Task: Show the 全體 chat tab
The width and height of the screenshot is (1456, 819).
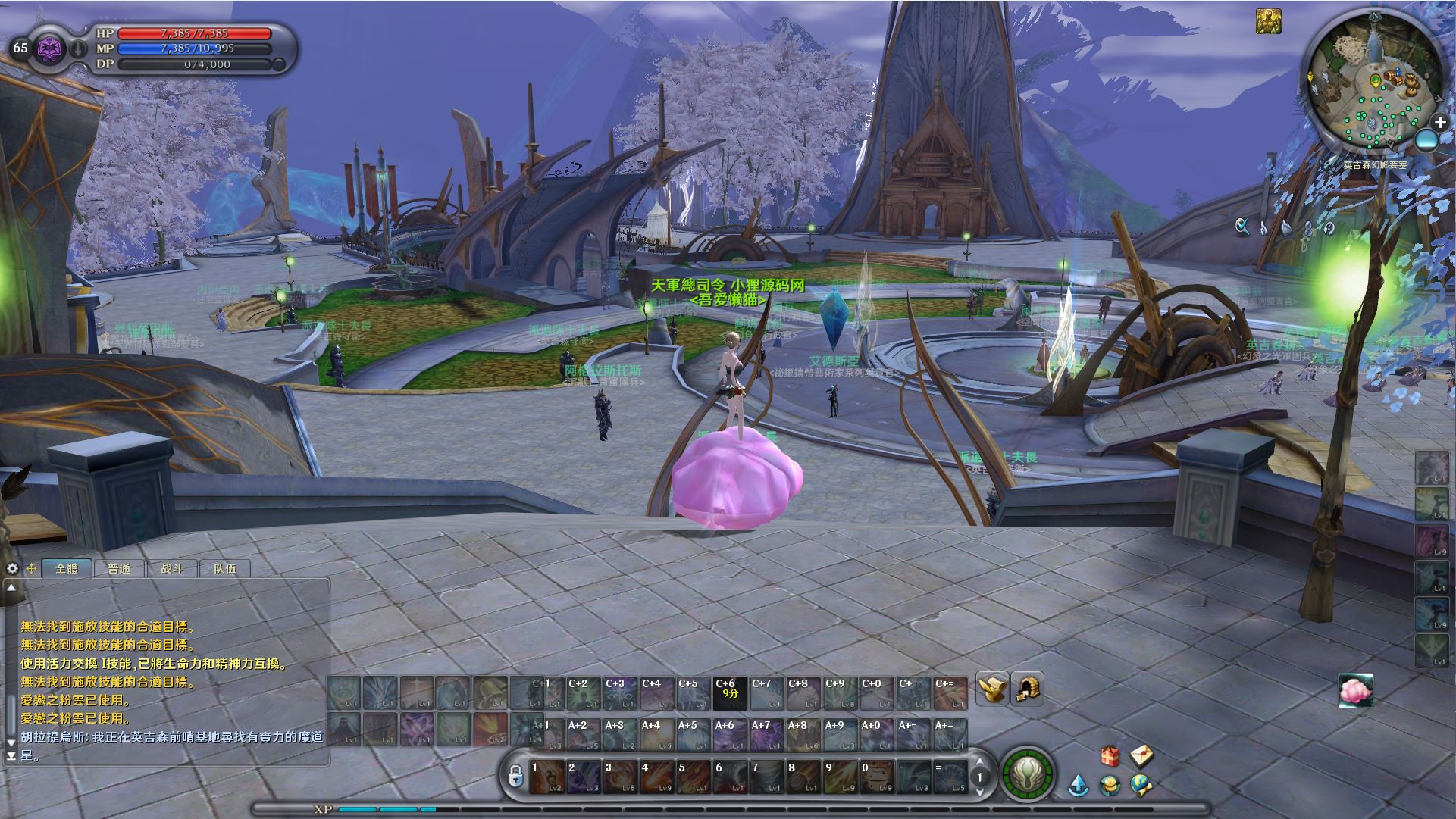Action: (x=67, y=568)
